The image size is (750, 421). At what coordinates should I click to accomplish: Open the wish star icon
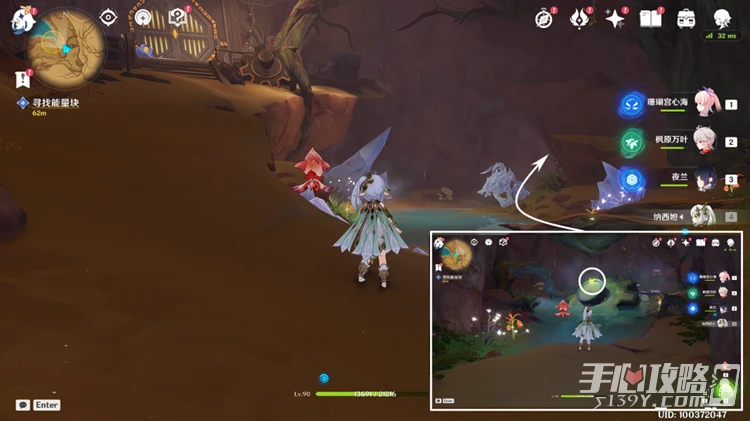point(615,18)
